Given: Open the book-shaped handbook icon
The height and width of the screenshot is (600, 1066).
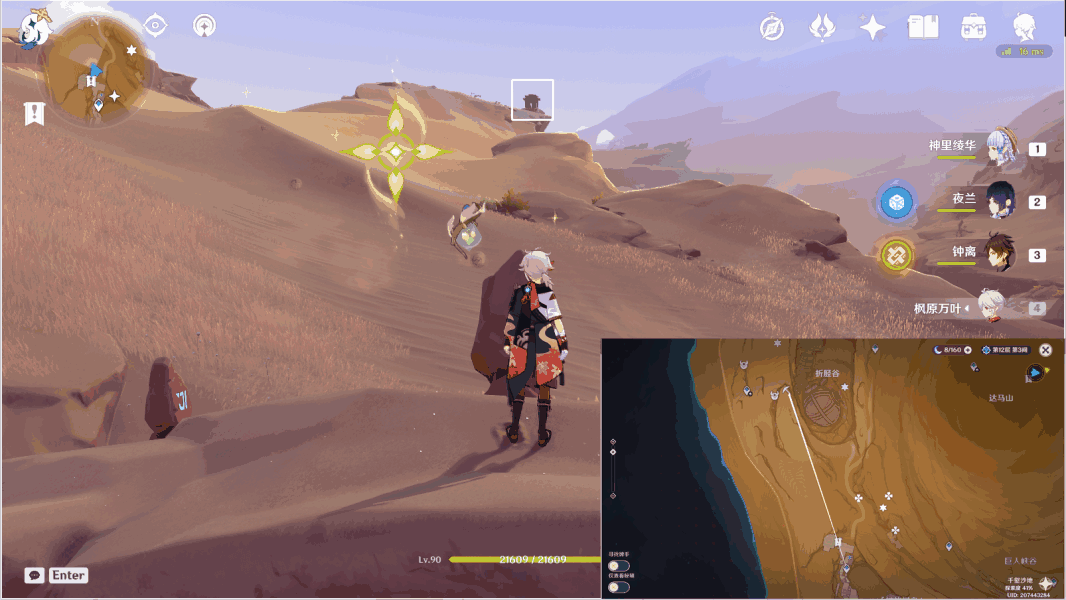Looking at the screenshot, I should click(x=922, y=27).
